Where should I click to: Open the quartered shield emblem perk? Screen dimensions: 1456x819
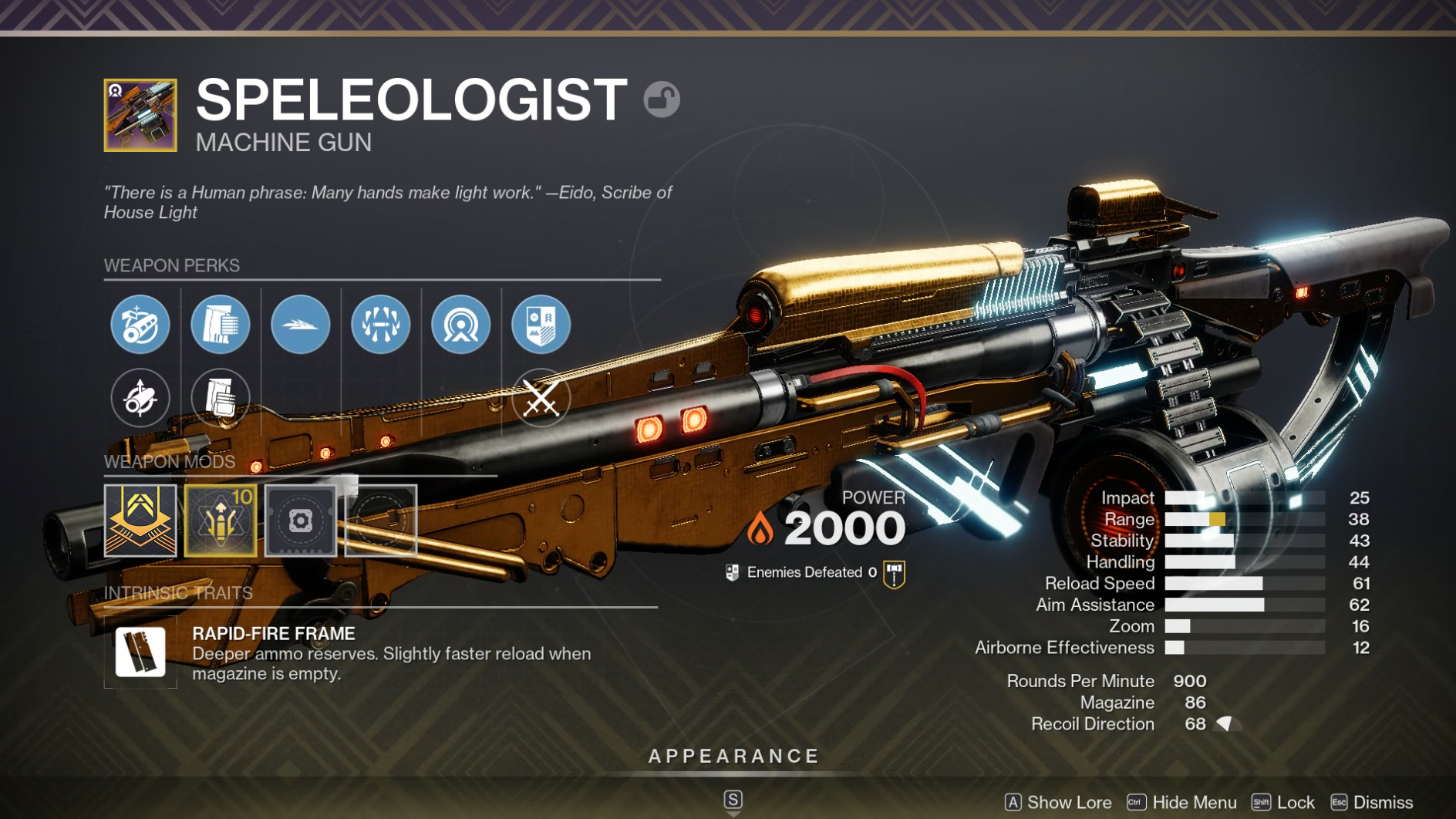(541, 325)
